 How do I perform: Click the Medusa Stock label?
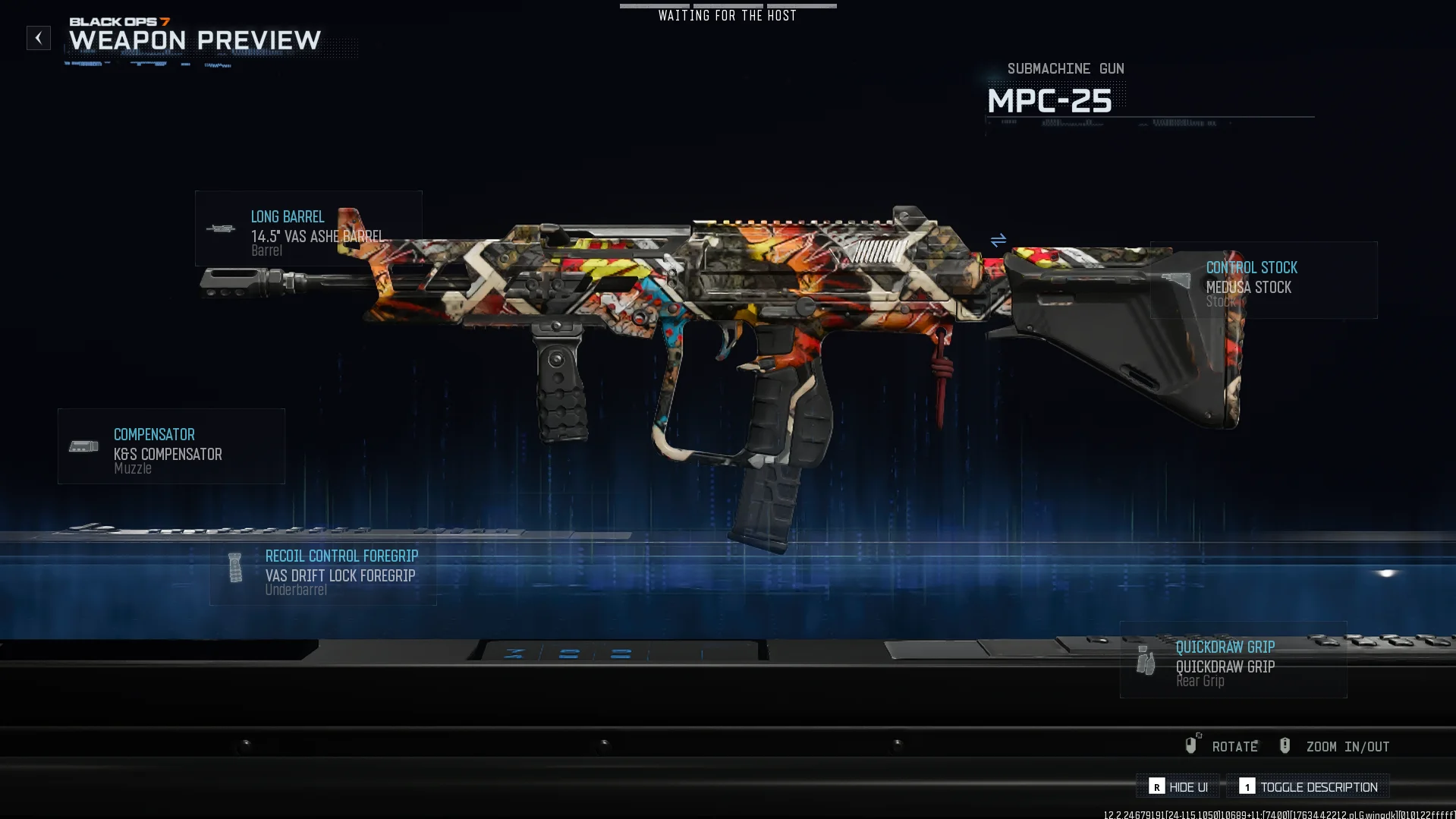point(1250,288)
